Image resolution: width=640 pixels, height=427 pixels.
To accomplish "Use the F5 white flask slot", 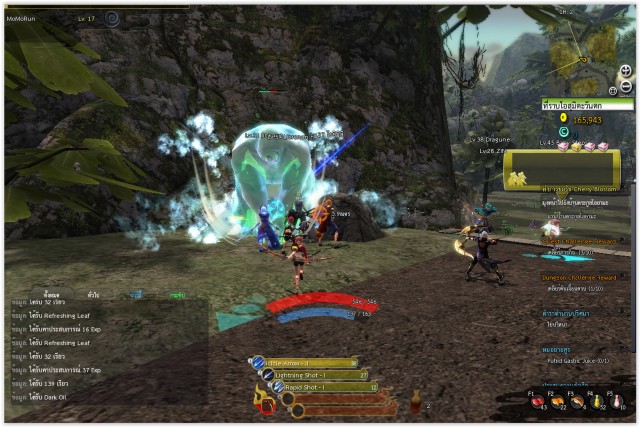I will coord(618,401).
